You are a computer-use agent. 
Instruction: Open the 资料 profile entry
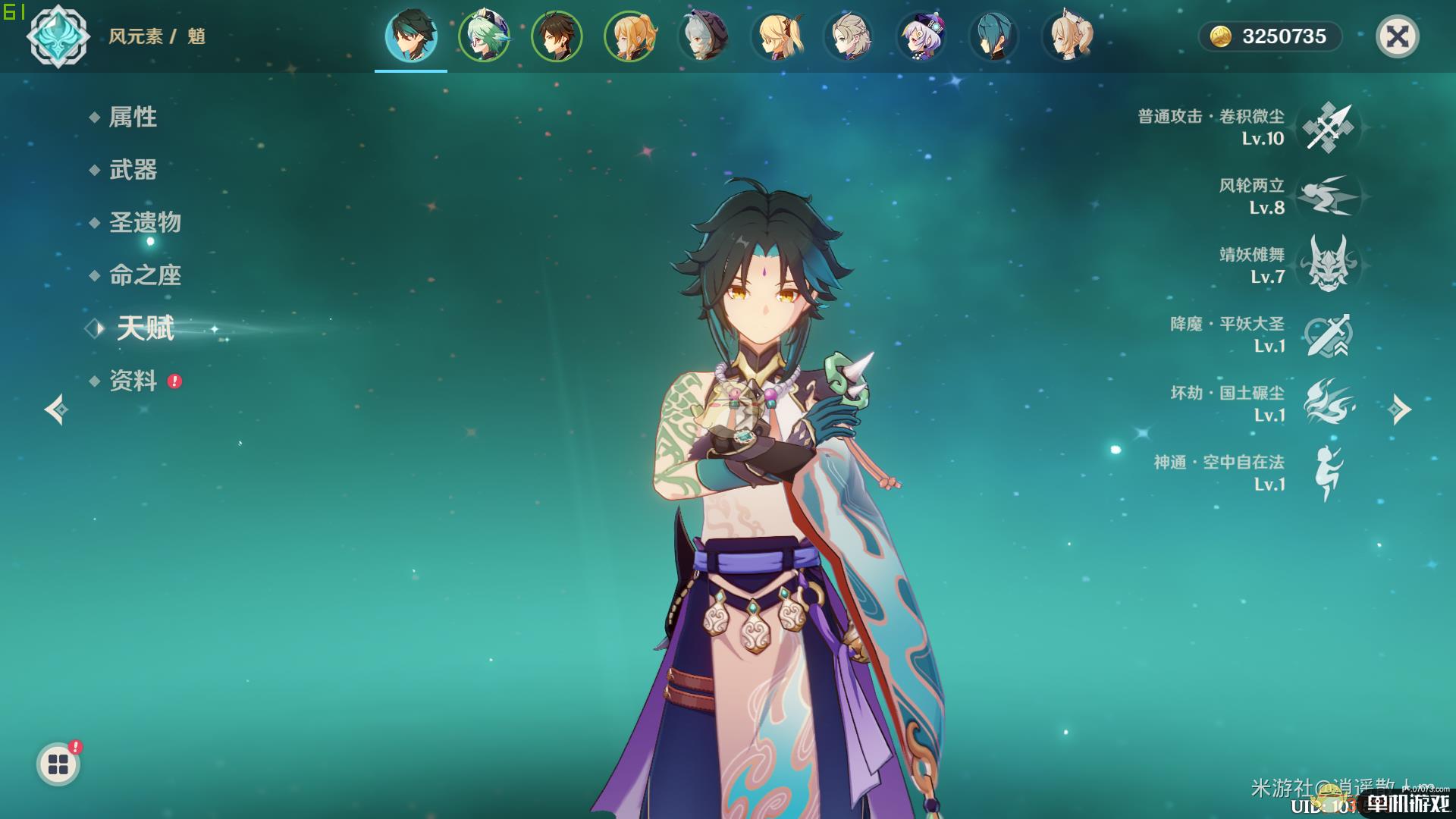133,381
